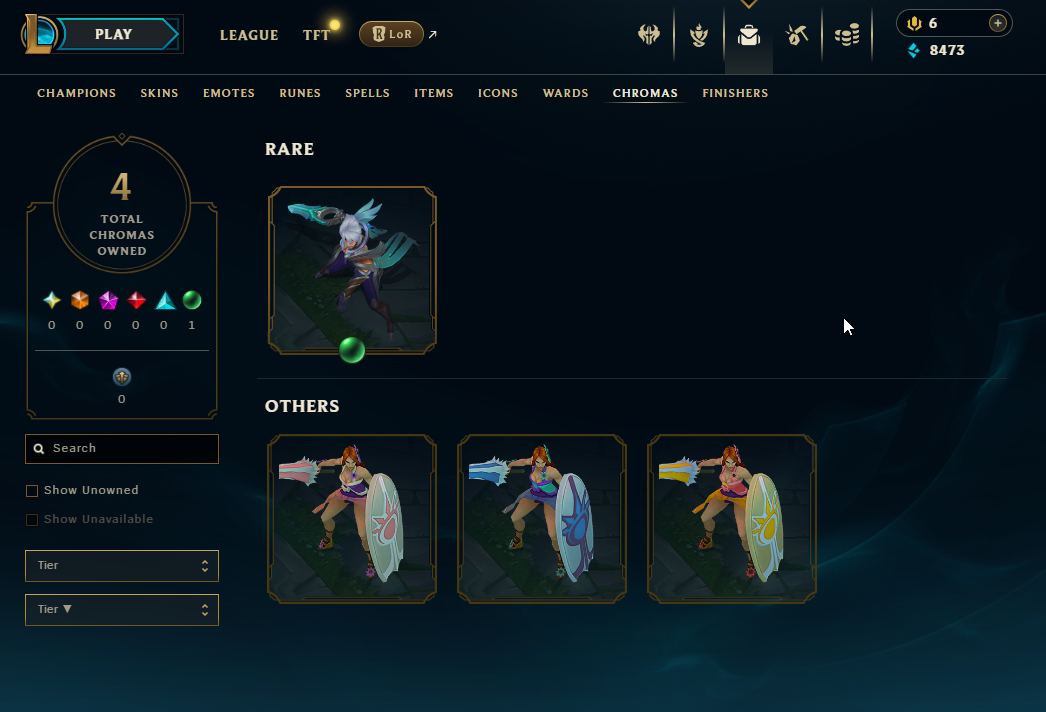
Task: Switch to the Skins tab
Action: click(159, 93)
